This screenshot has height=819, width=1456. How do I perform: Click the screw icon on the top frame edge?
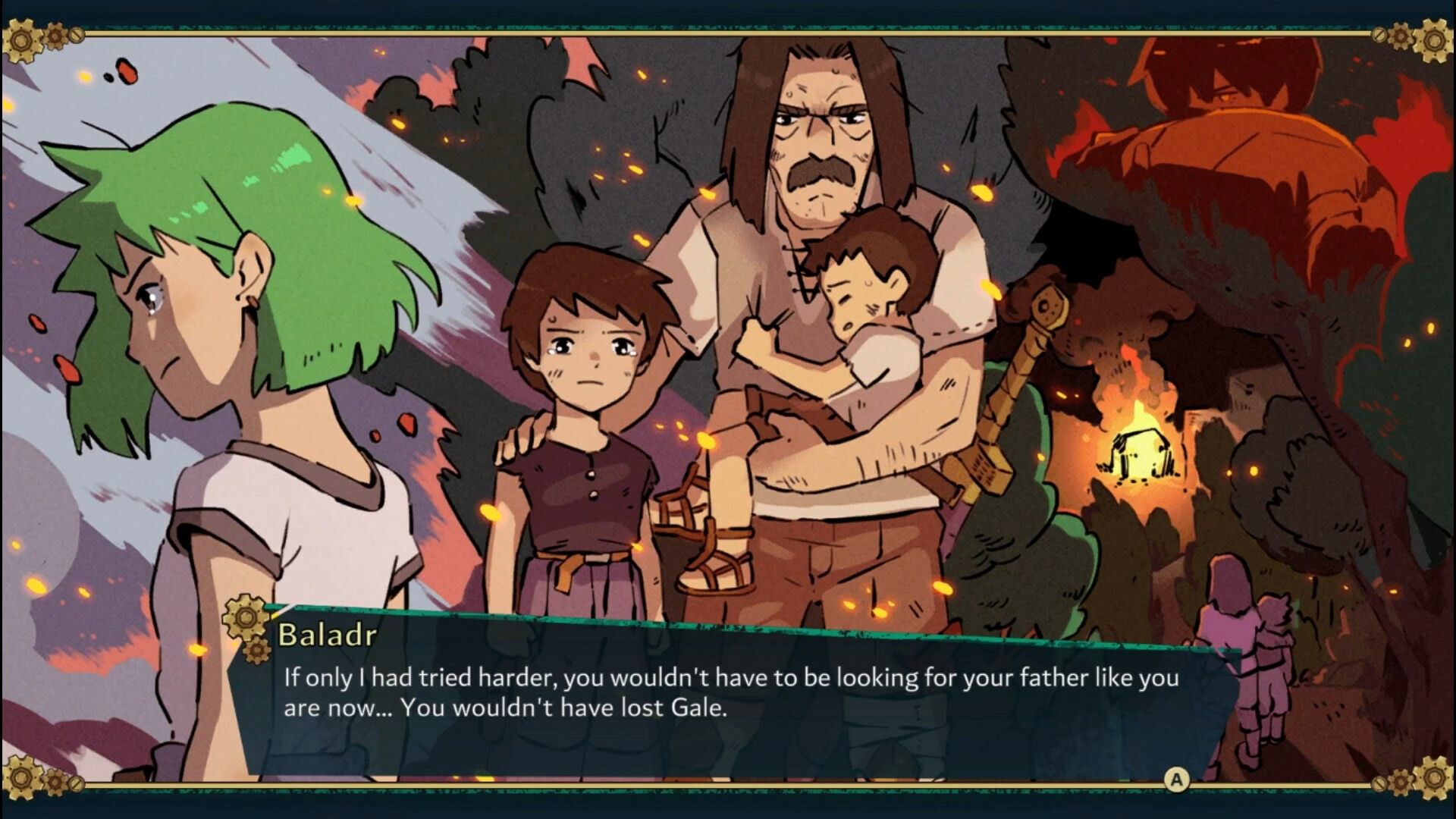pos(77,36)
